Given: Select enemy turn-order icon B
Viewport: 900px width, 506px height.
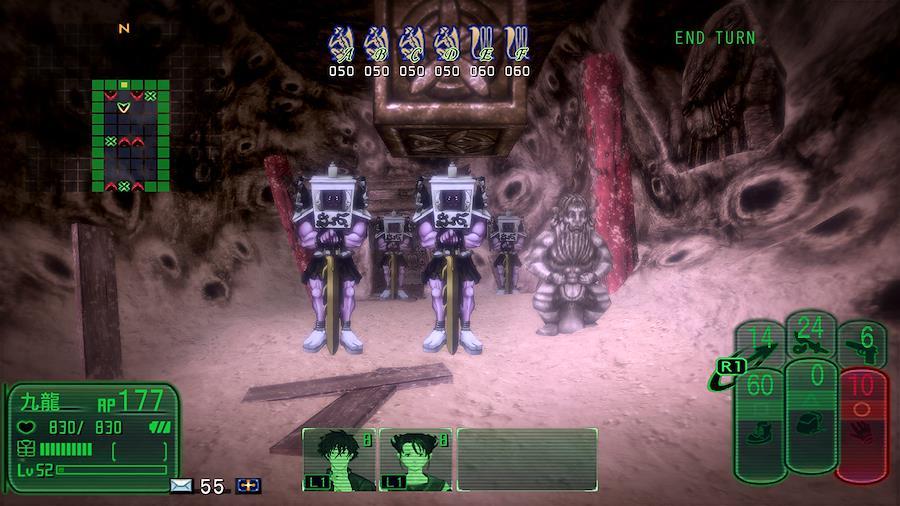Looking at the screenshot, I should (x=377, y=44).
